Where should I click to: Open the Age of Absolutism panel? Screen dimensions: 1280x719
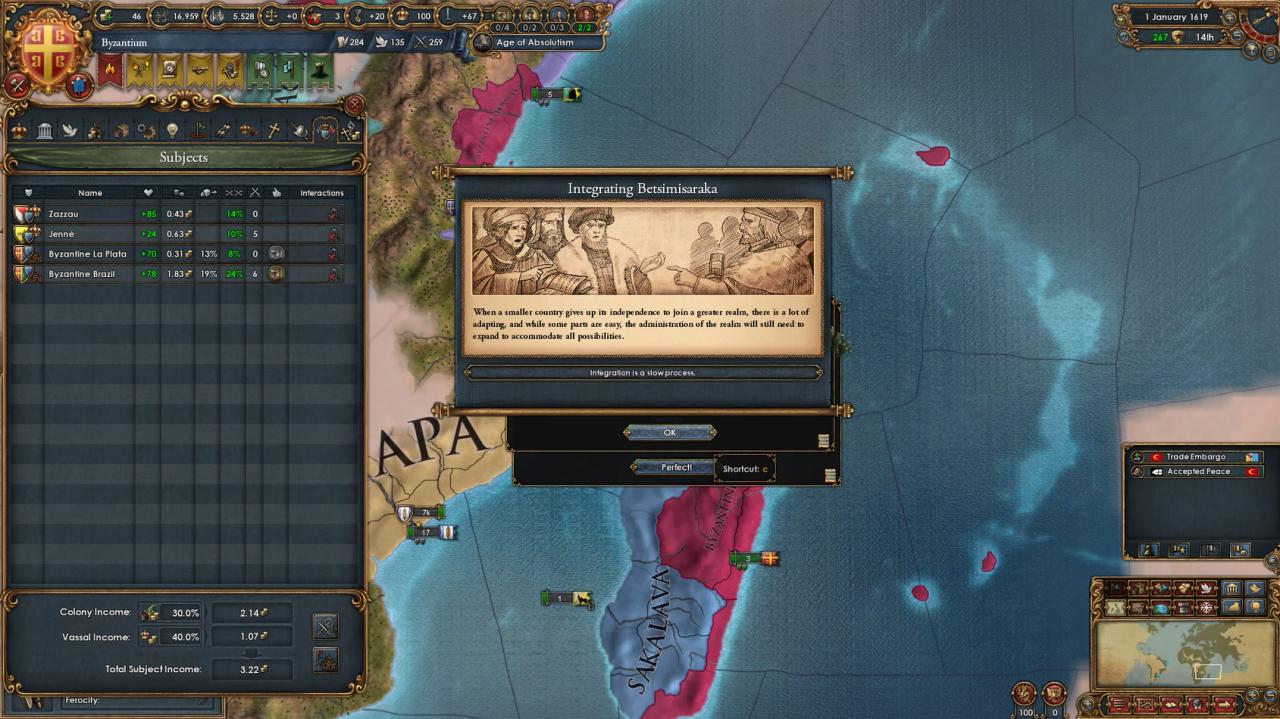coord(538,43)
